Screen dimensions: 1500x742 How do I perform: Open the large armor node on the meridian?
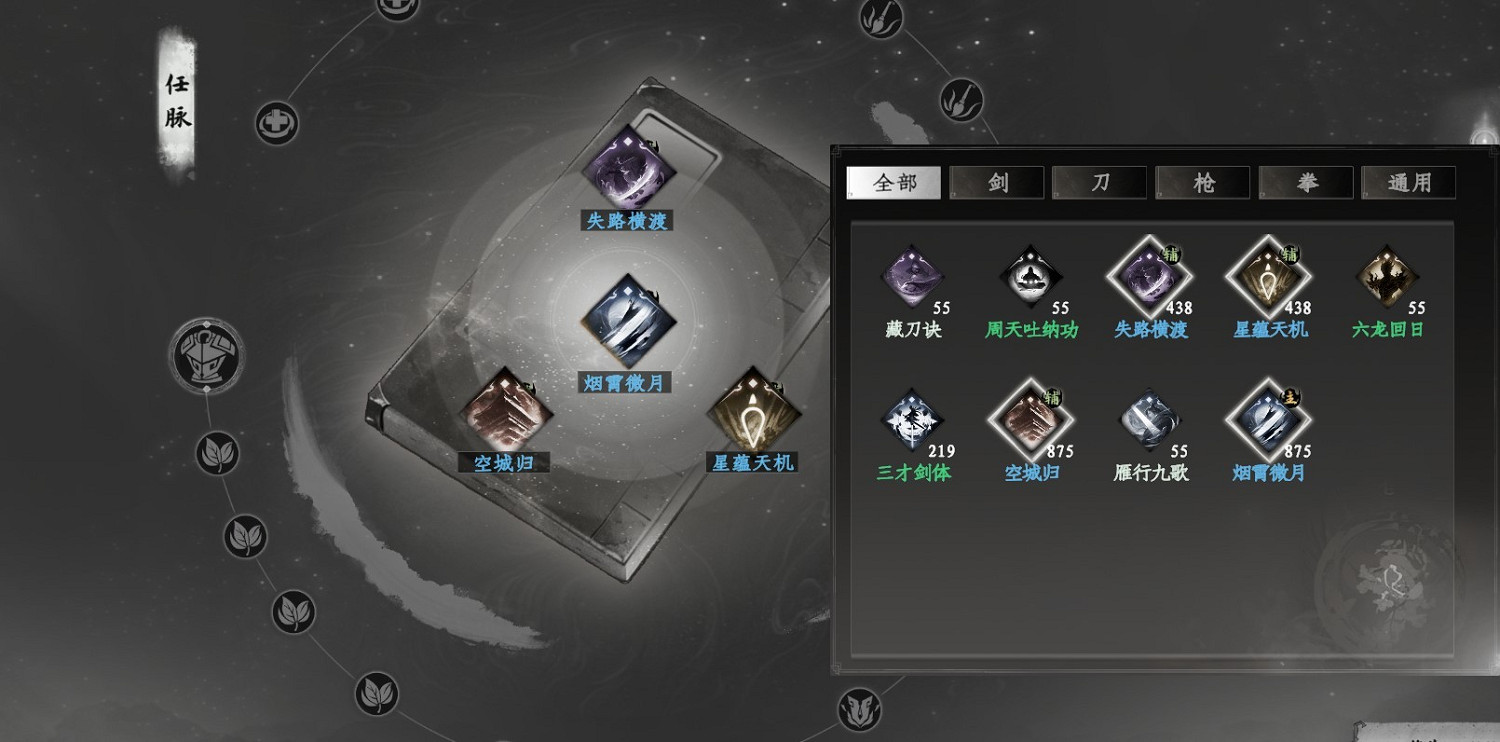[x=208, y=356]
